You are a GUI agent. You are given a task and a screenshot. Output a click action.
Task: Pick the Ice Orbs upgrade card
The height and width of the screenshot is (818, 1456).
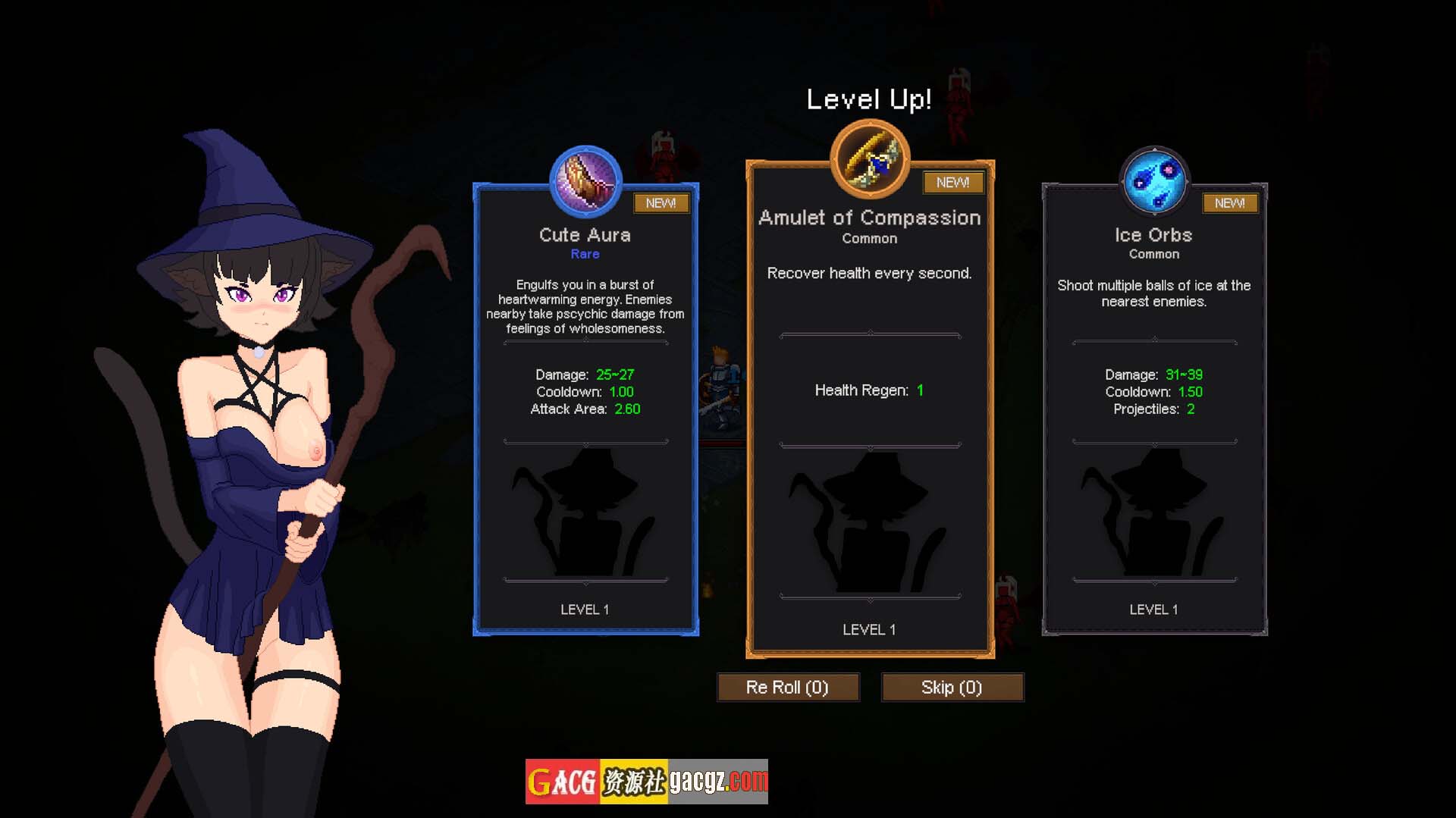[x=1153, y=409]
